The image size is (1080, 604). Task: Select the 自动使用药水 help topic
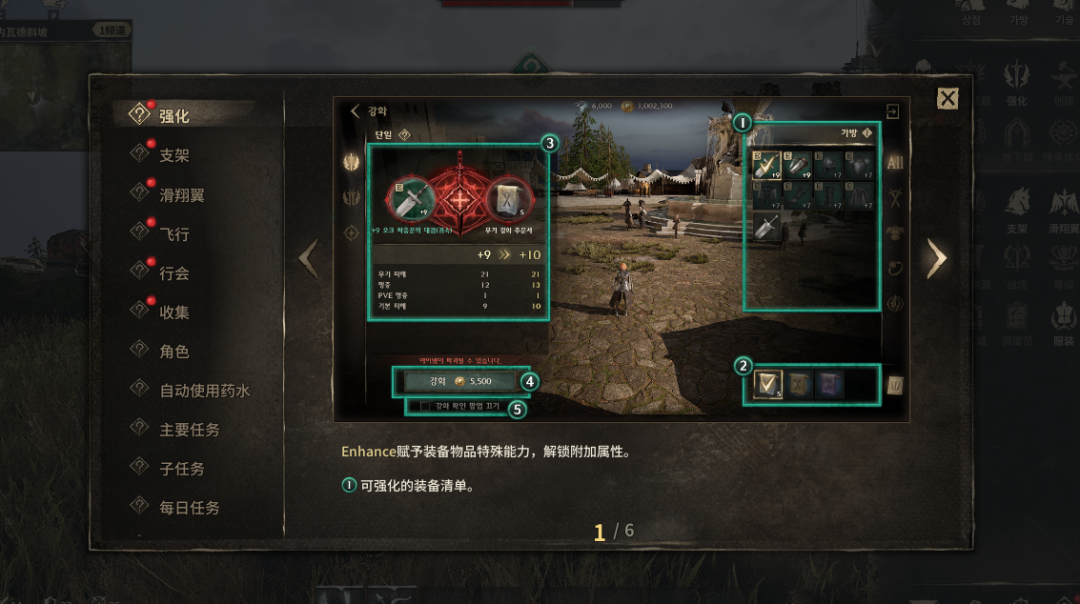click(x=204, y=390)
